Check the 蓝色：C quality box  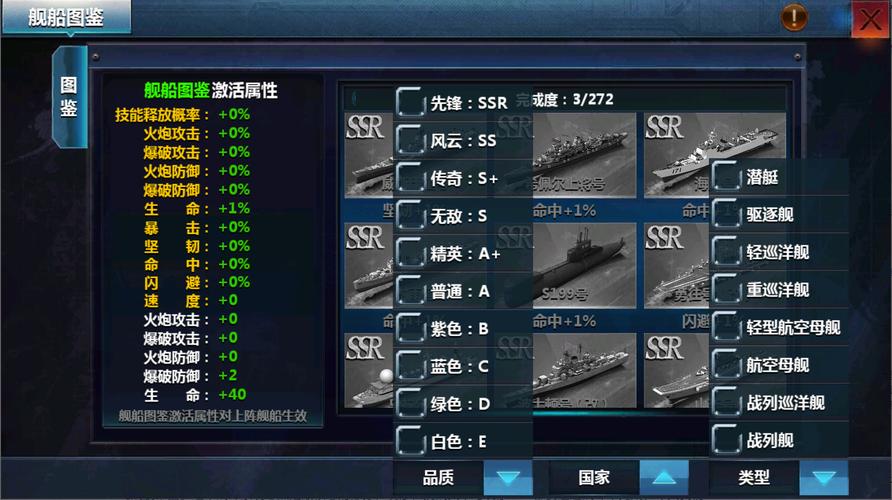click(x=410, y=365)
